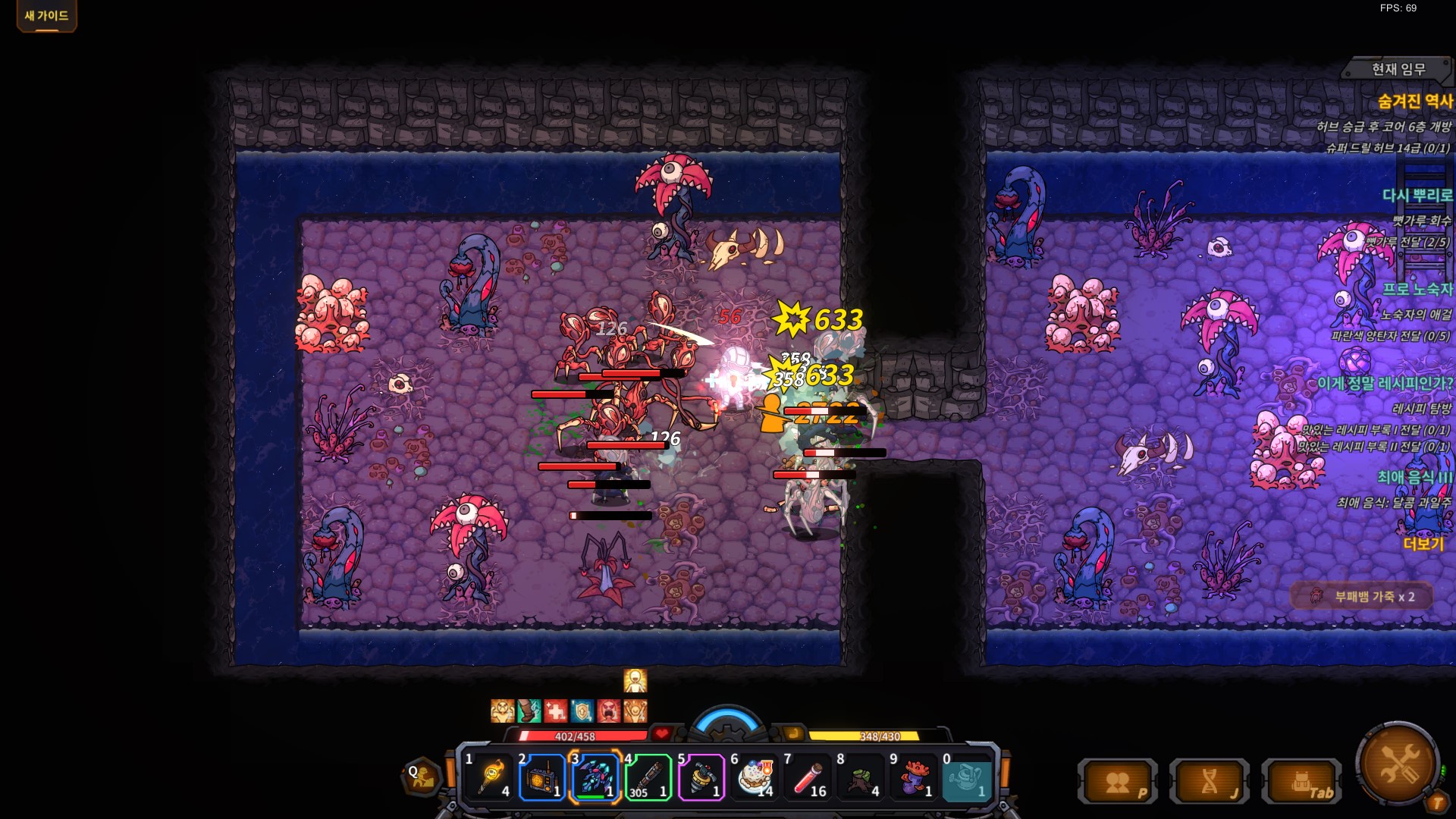Pick the mossy tree stump slot
This screenshot has height=819, width=1456.
tap(861, 777)
